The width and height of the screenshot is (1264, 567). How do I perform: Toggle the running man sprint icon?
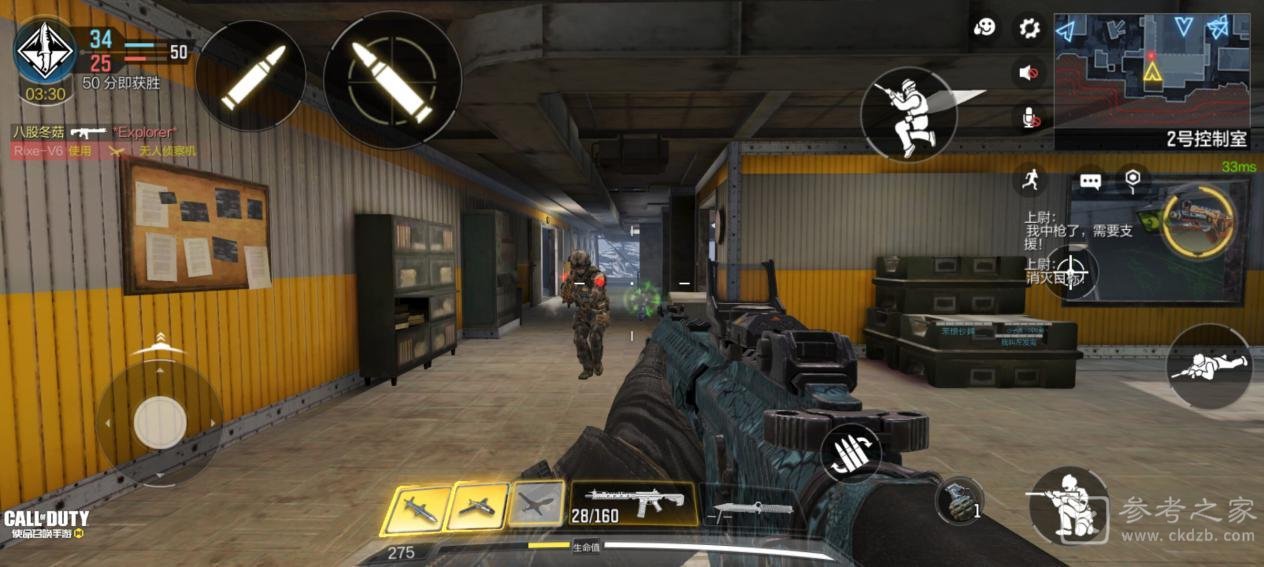click(1029, 181)
